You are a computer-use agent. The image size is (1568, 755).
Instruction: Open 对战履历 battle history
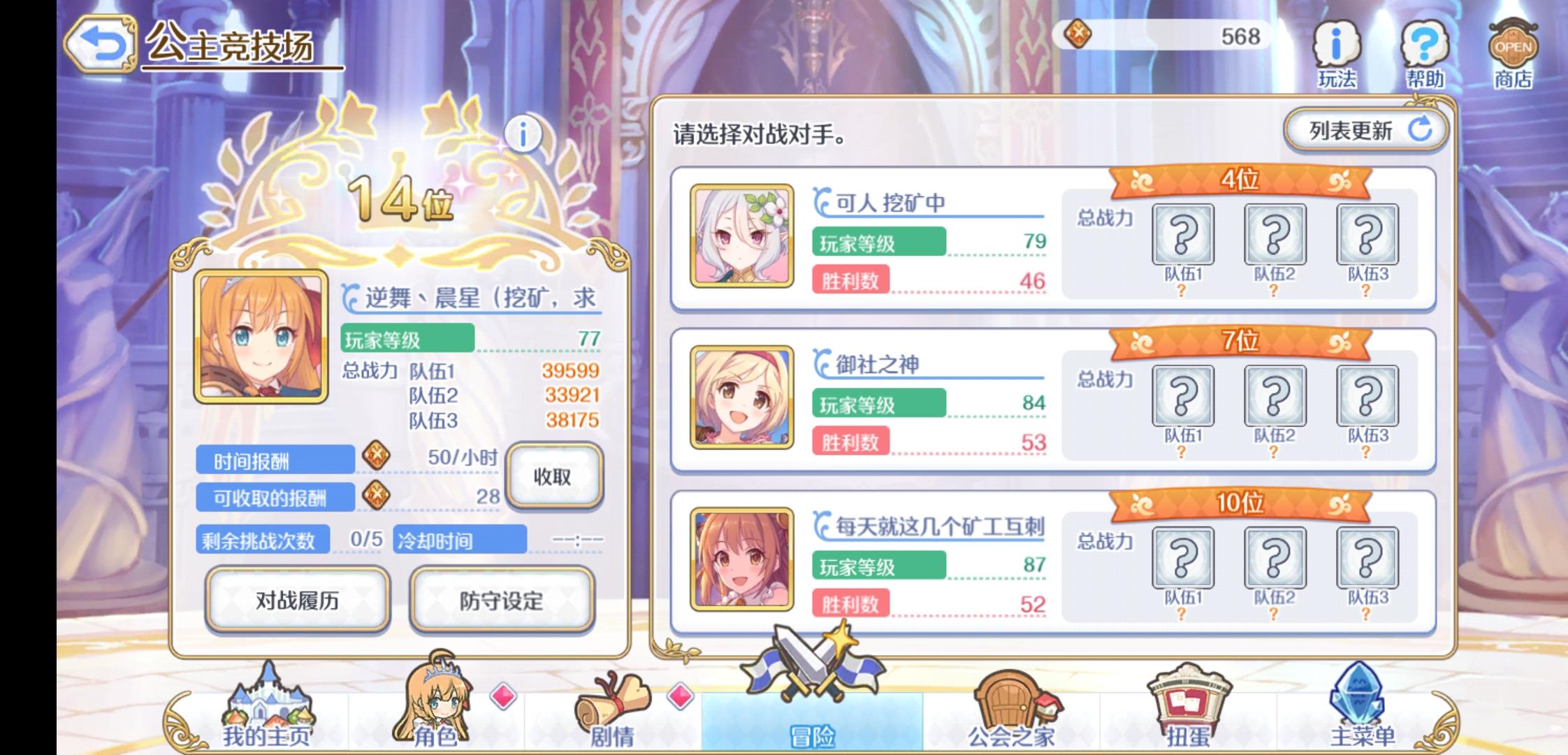coord(297,600)
